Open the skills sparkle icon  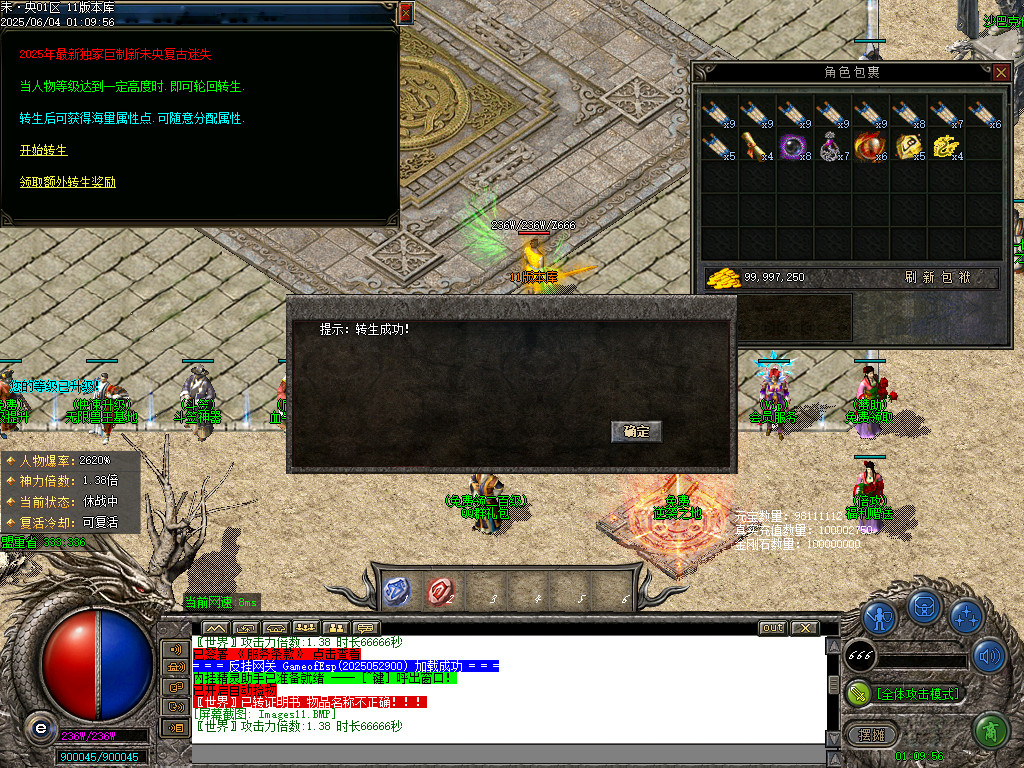[966, 616]
